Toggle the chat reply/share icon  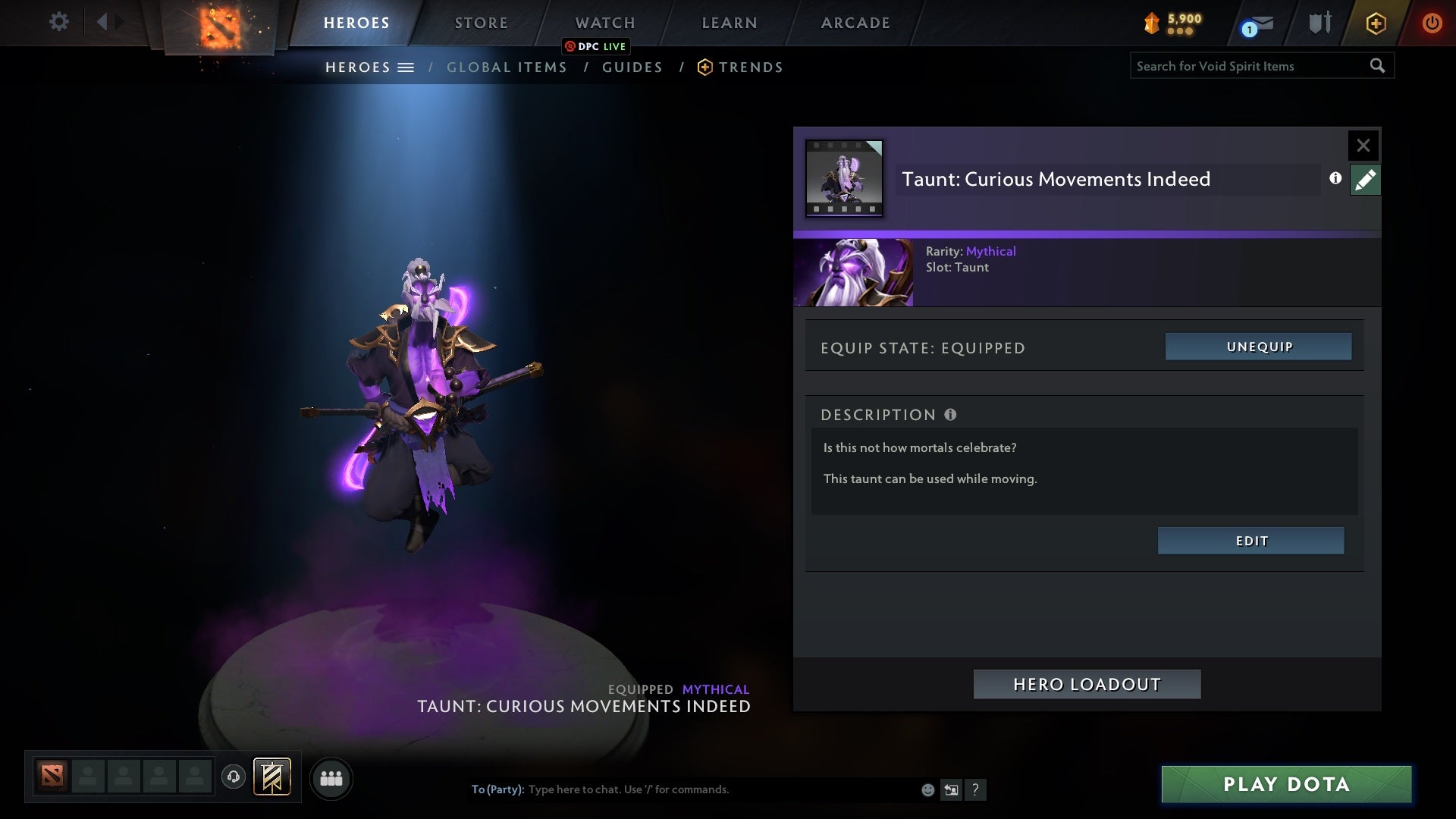(952, 789)
